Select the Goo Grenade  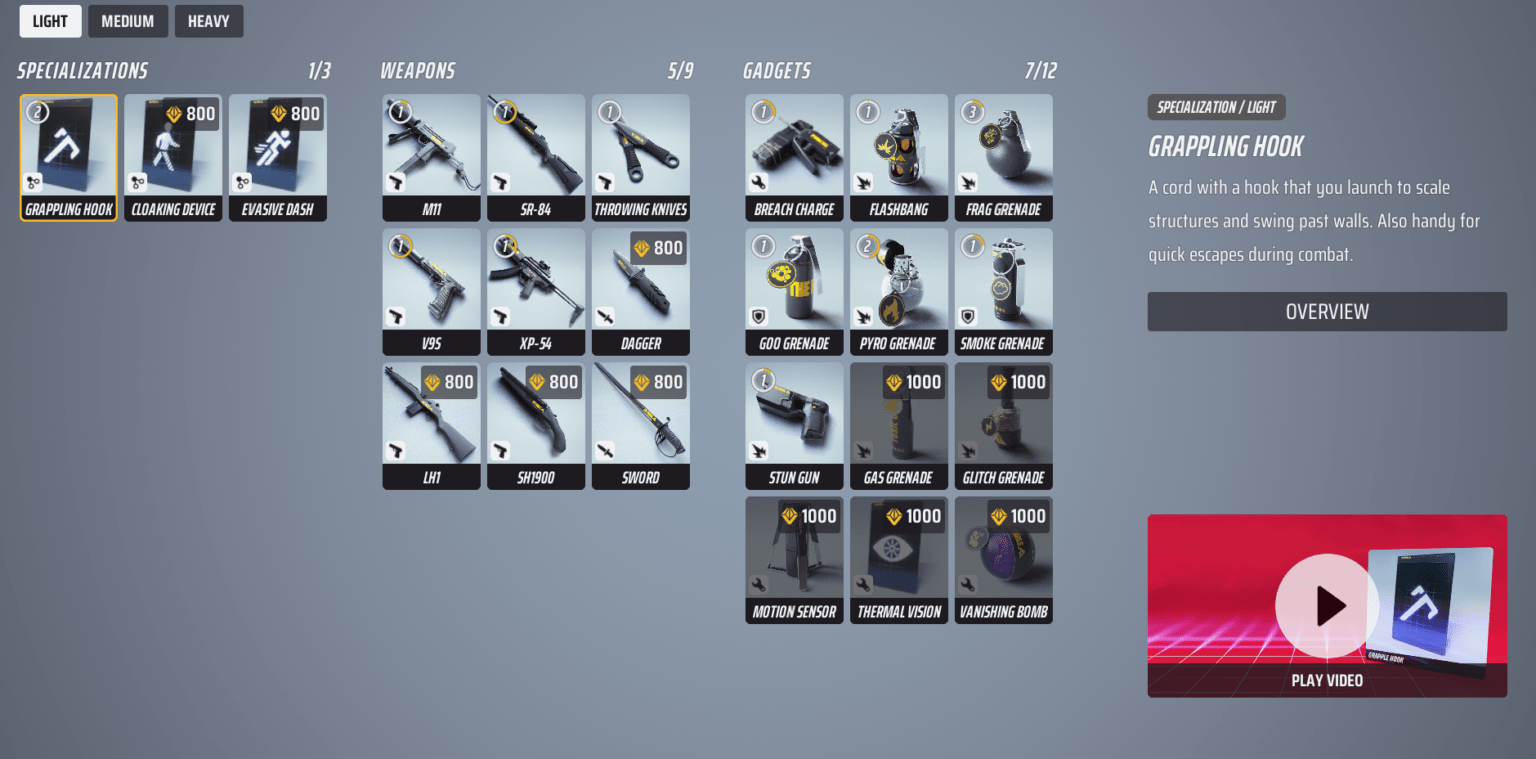(793, 291)
